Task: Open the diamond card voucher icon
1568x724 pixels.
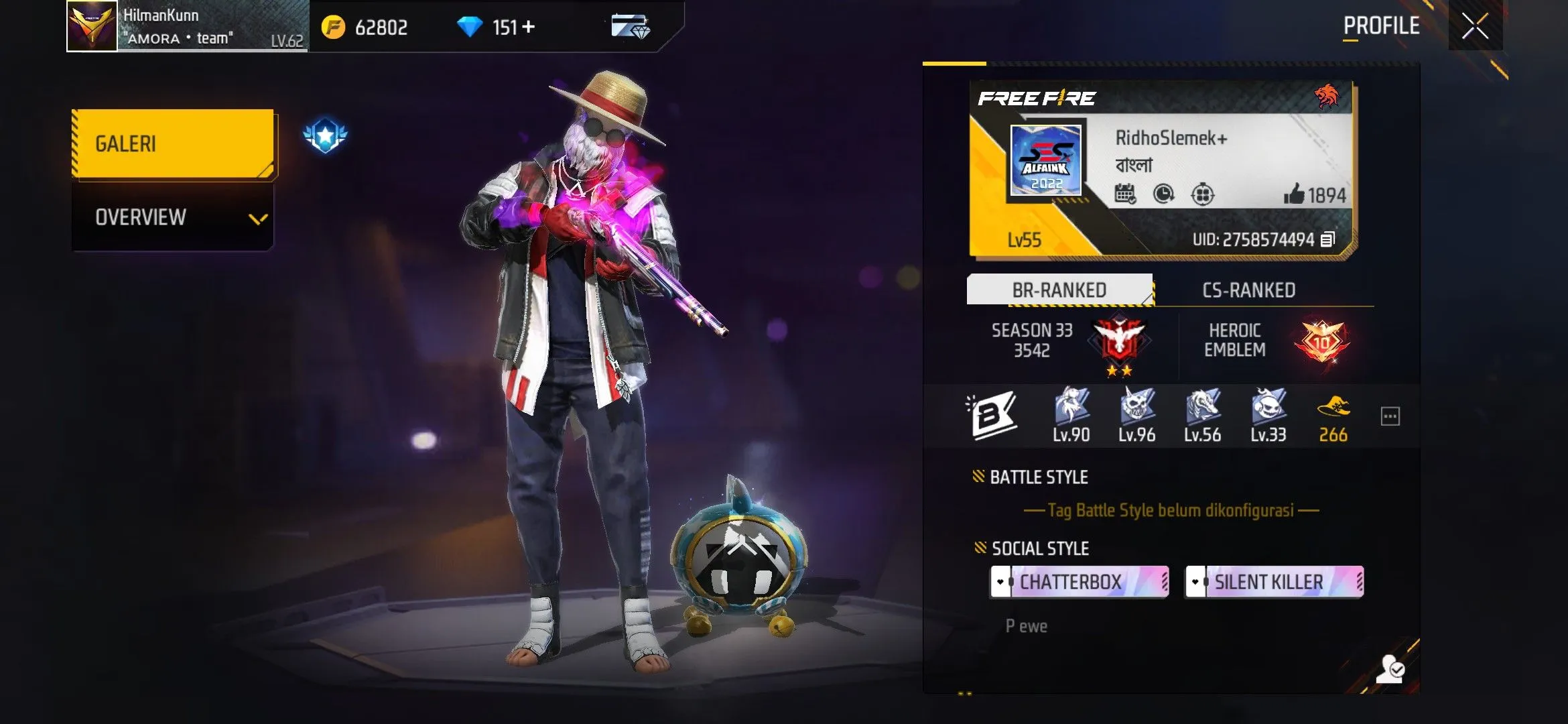Action: click(x=630, y=27)
